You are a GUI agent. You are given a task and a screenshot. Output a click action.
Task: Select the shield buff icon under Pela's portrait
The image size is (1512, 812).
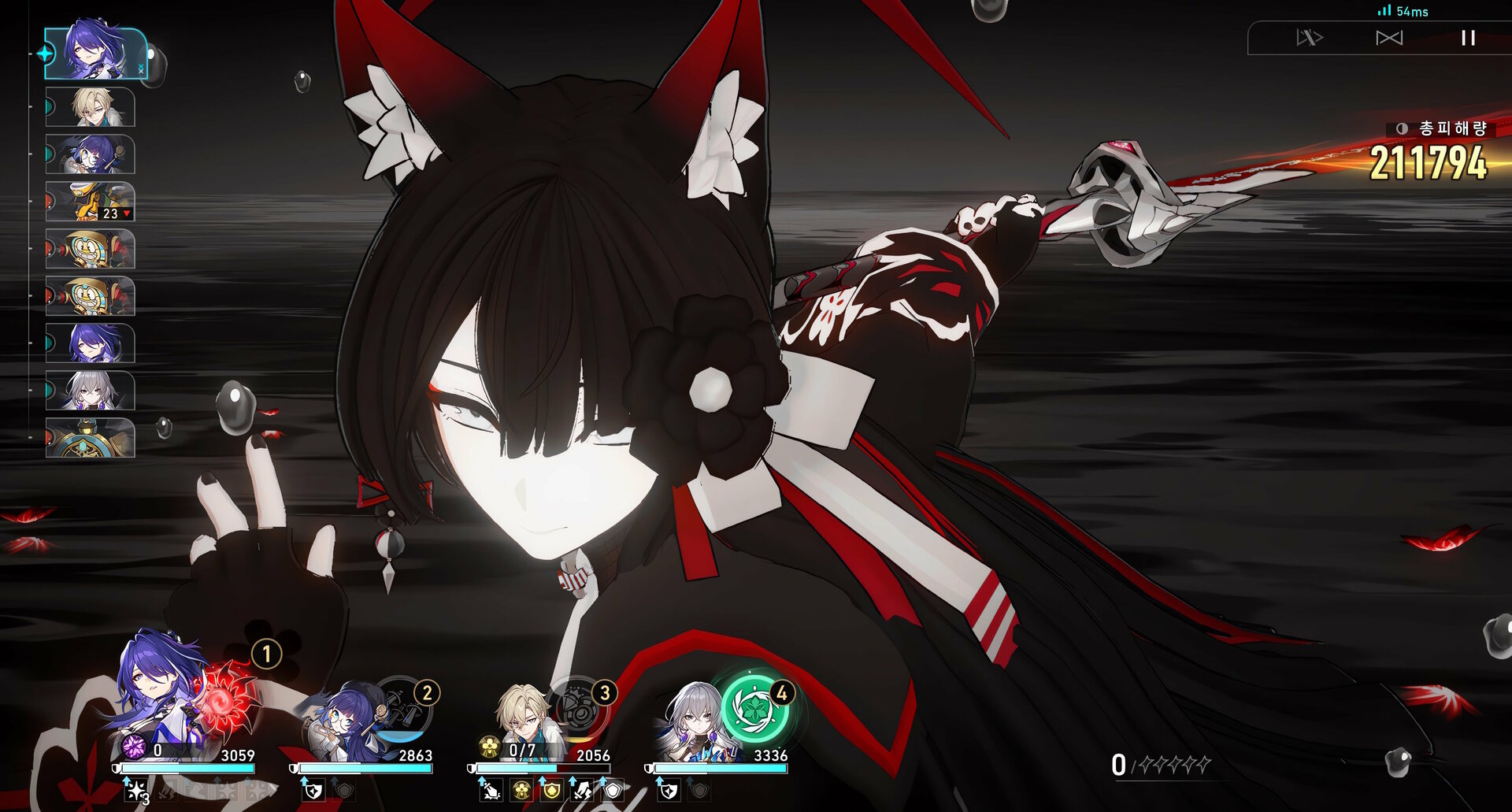point(312,791)
